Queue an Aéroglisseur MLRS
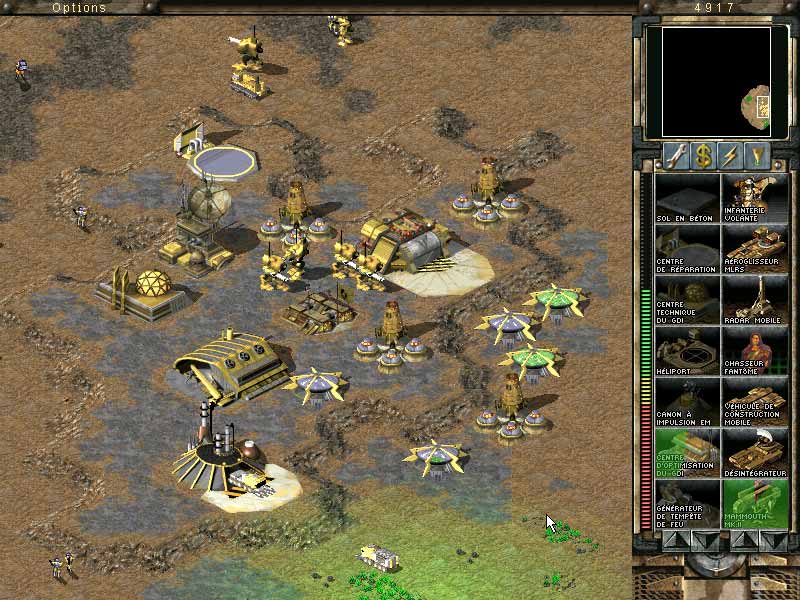Viewport: 800px width, 600px height. (x=755, y=249)
